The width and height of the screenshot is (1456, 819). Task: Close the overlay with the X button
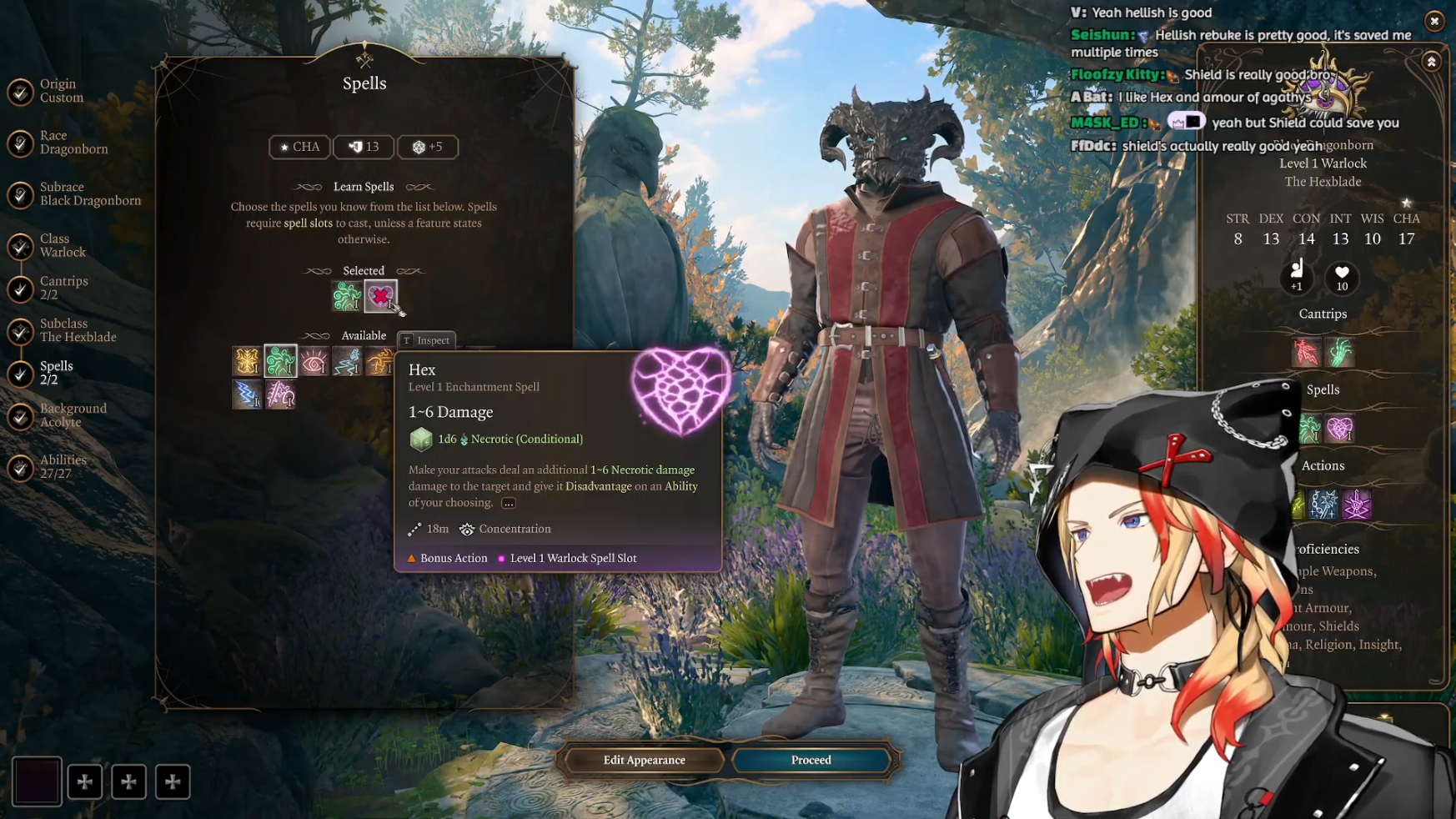1433,21
